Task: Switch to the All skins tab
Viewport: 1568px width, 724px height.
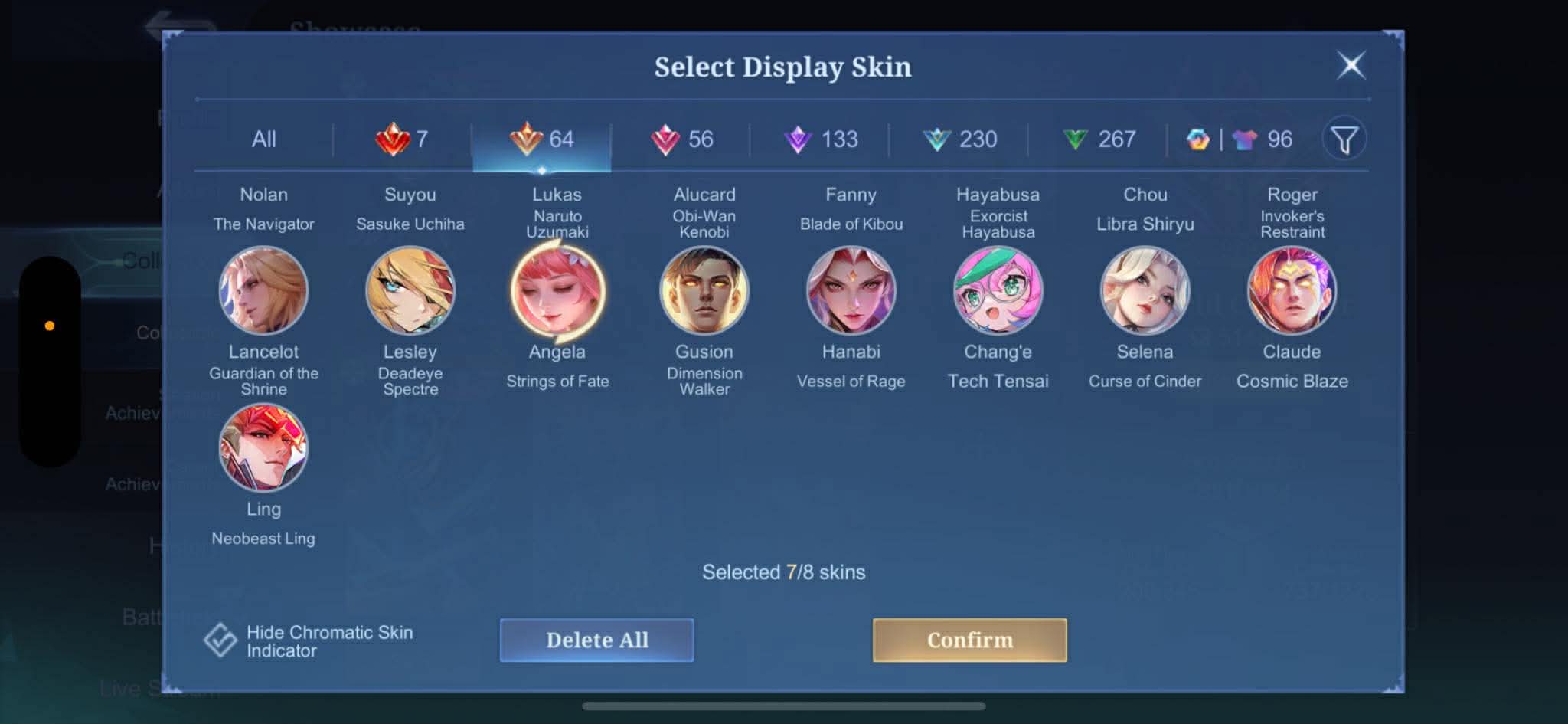Action: (x=263, y=139)
